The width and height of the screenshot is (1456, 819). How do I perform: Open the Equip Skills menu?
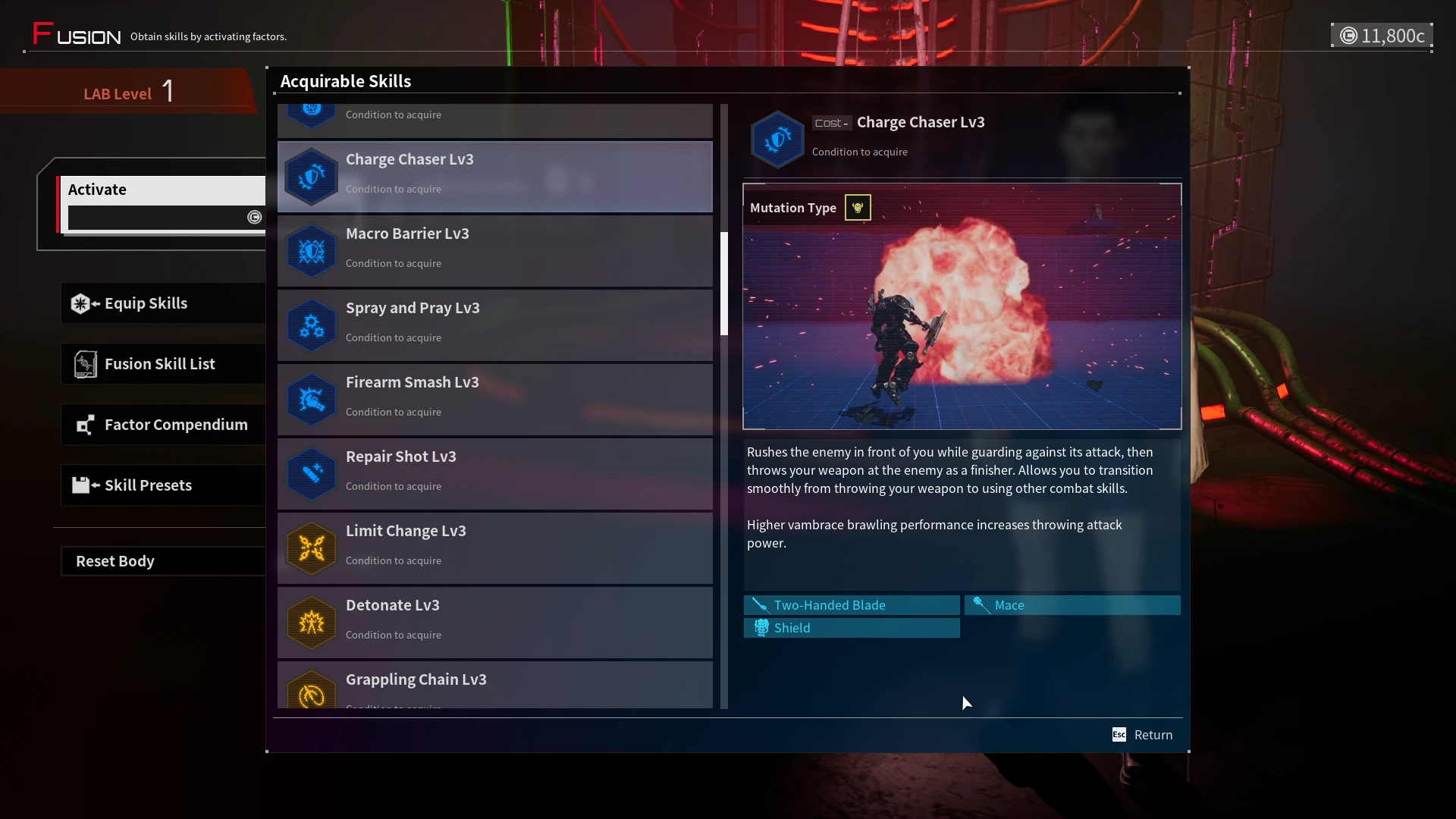point(163,303)
